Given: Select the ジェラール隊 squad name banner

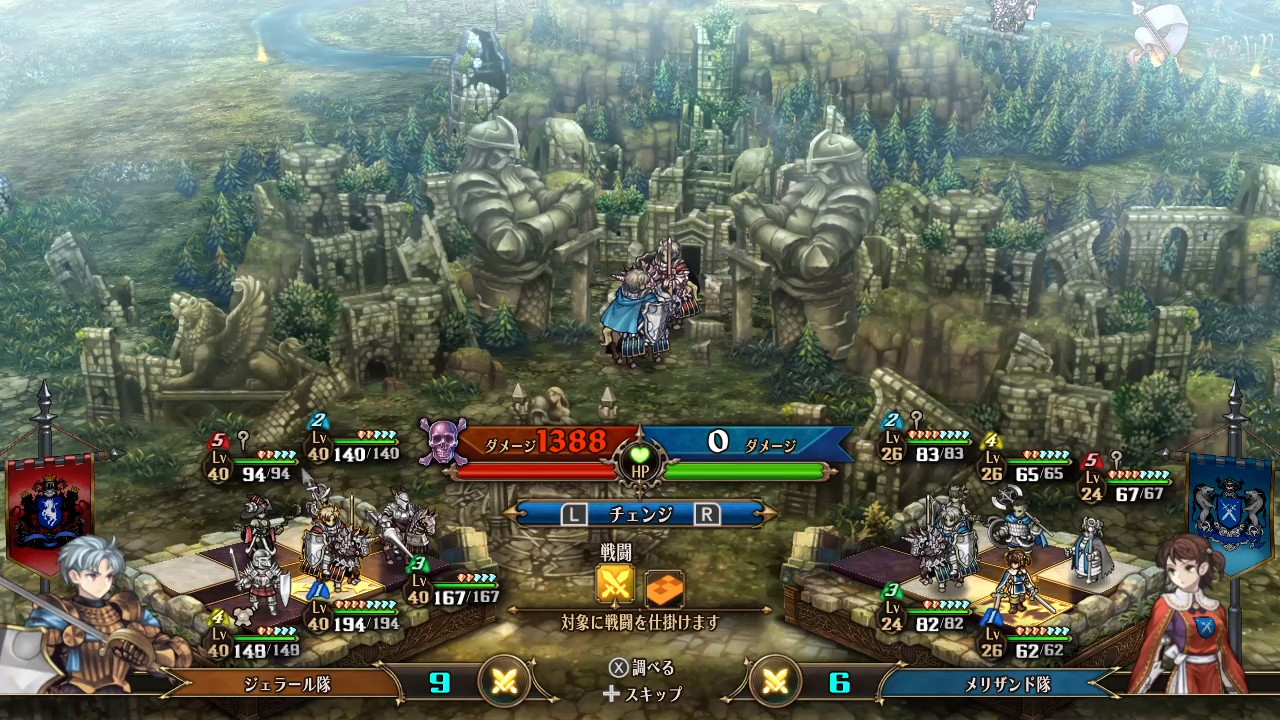Looking at the screenshot, I should [x=287, y=684].
